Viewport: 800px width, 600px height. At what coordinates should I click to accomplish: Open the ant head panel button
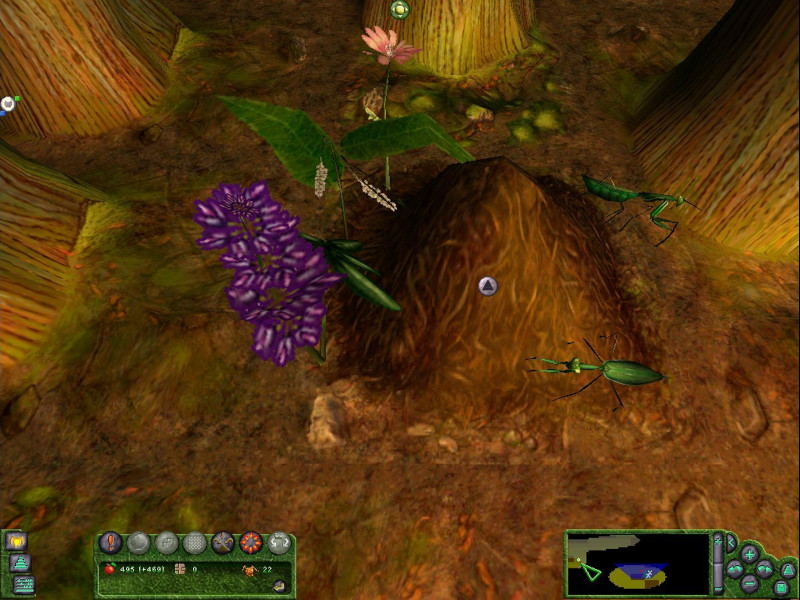click(x=18, y=541)
